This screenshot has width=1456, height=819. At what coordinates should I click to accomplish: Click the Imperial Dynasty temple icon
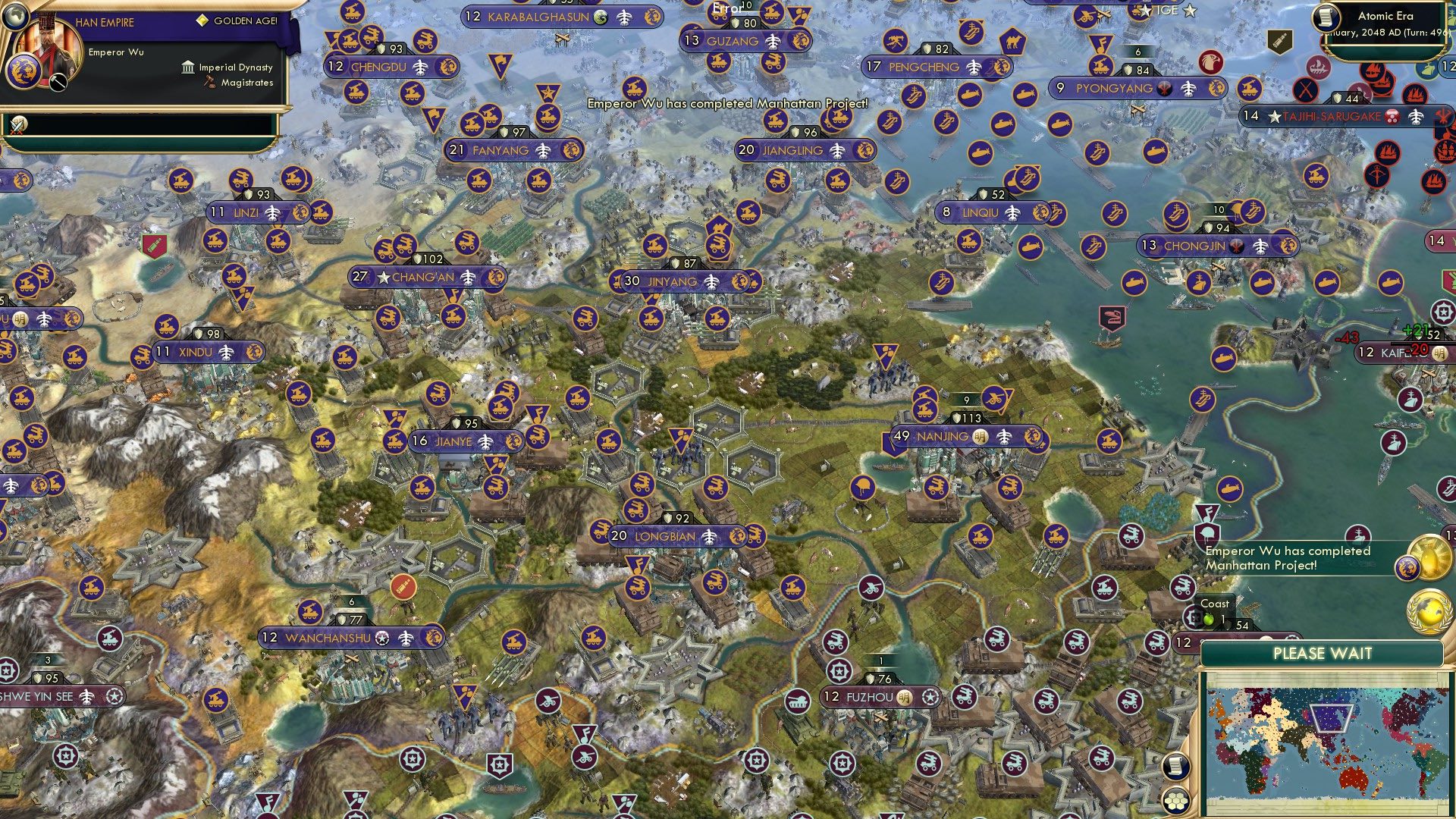point(188,68)
